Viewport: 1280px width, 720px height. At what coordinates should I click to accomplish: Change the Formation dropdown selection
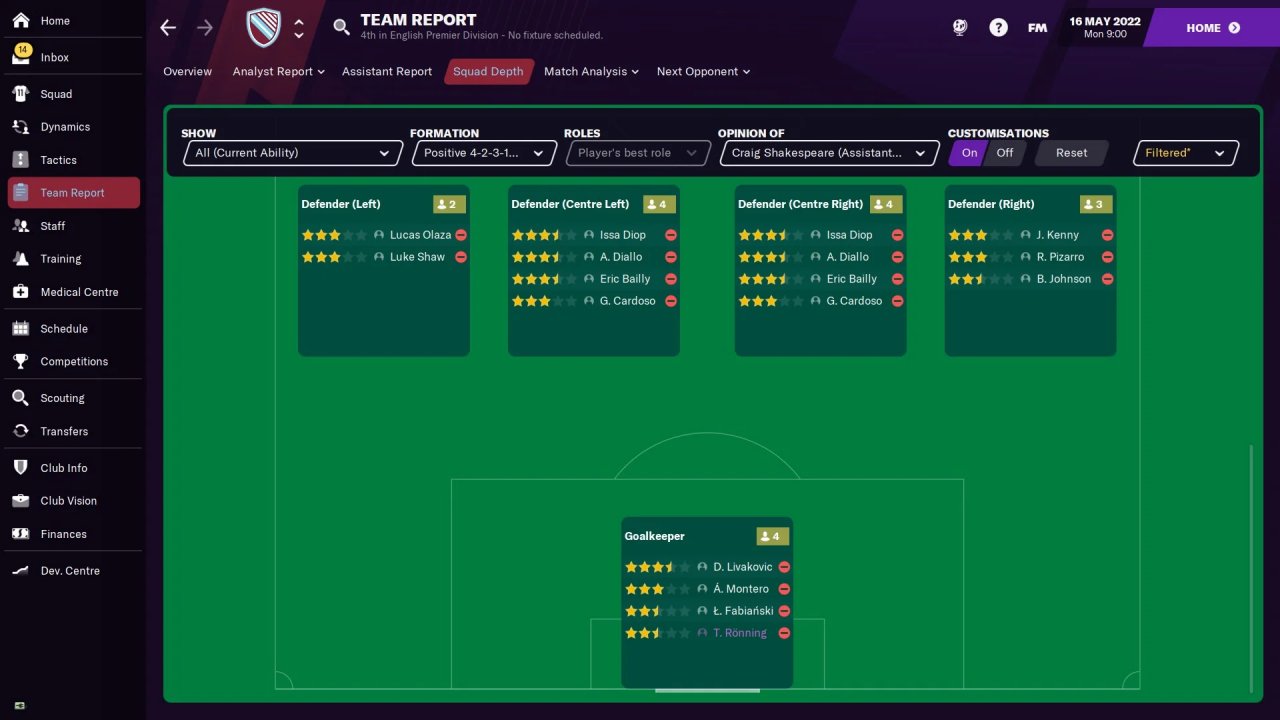484,153
